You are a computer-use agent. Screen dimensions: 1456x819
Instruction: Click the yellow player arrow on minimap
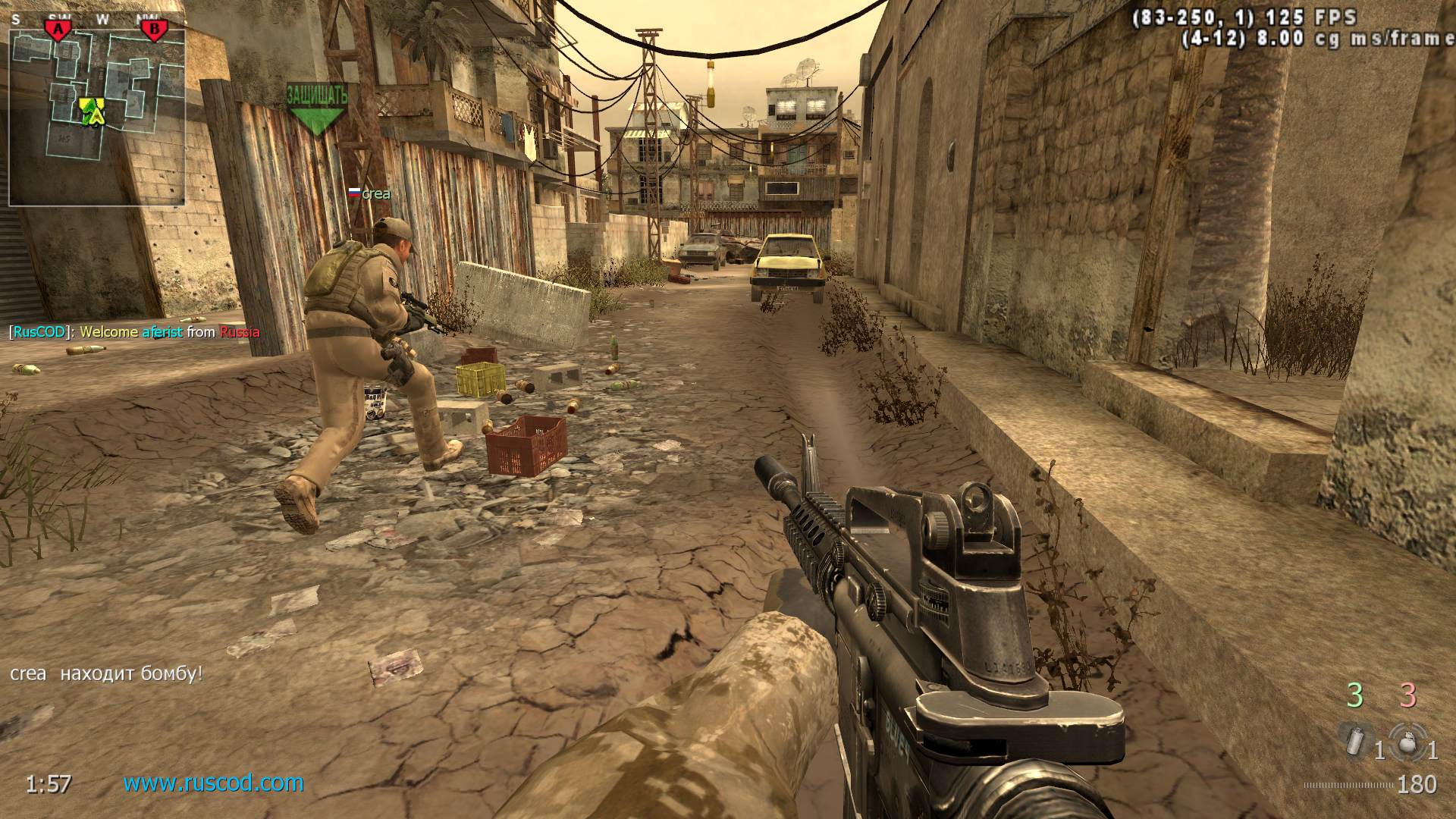click(93, 111)
